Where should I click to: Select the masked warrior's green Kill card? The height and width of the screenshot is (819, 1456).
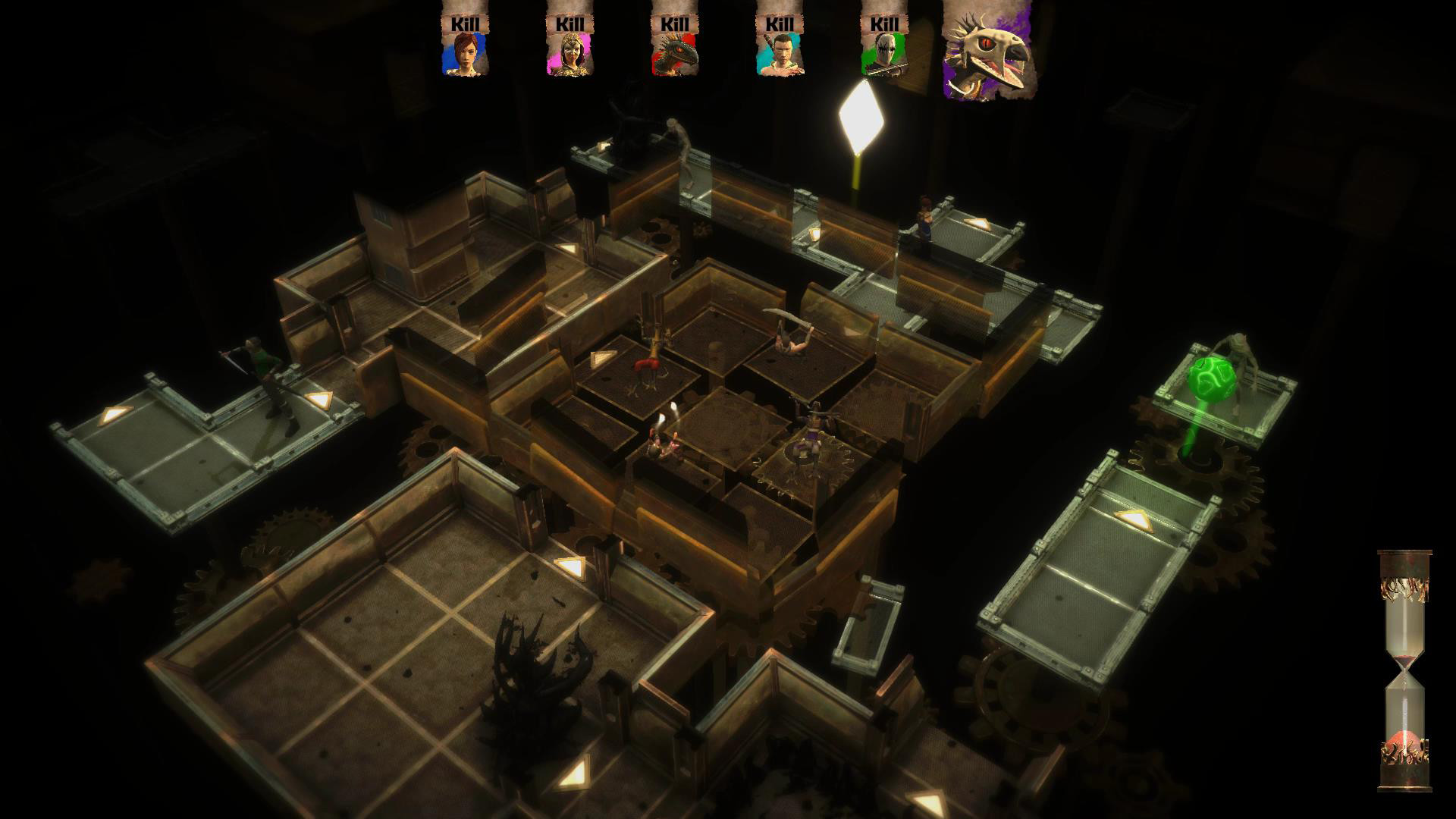(x=886, y=53)
